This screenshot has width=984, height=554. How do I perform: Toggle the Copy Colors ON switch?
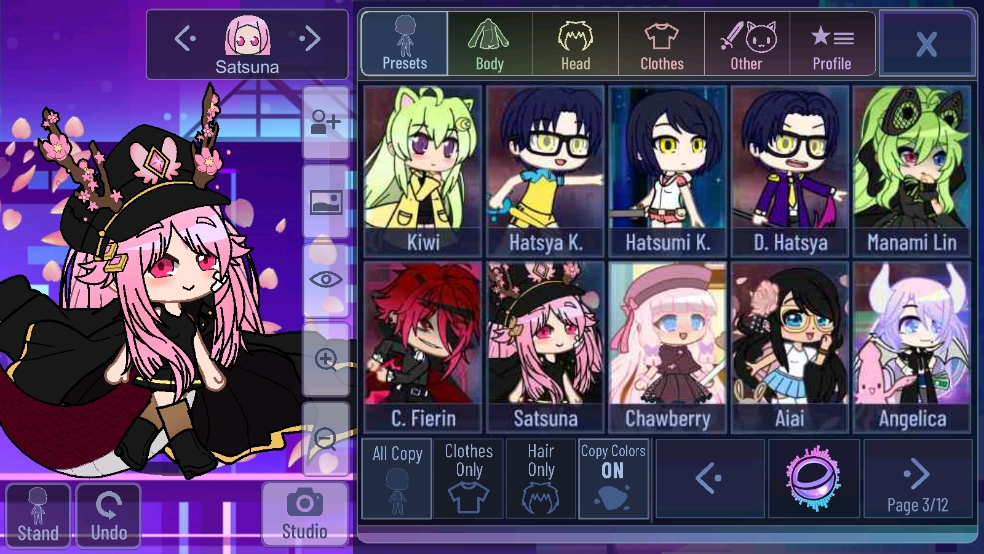(613, 479)
